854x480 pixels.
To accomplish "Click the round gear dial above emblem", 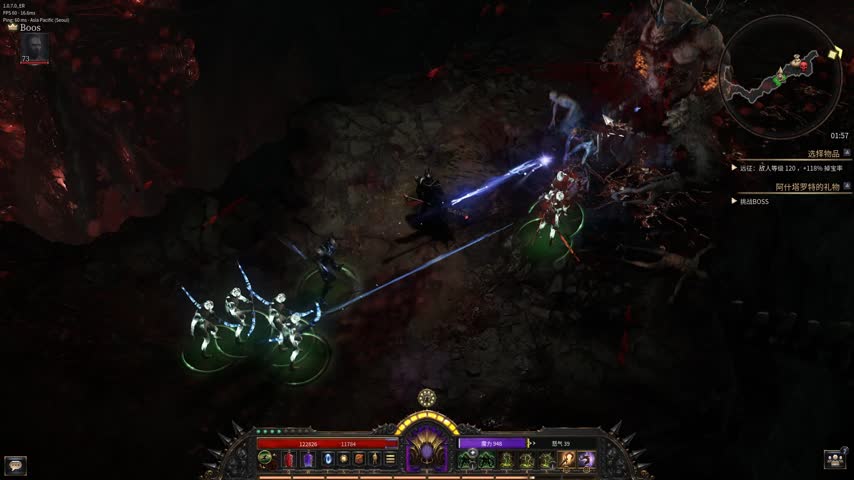I will [427, 397].
